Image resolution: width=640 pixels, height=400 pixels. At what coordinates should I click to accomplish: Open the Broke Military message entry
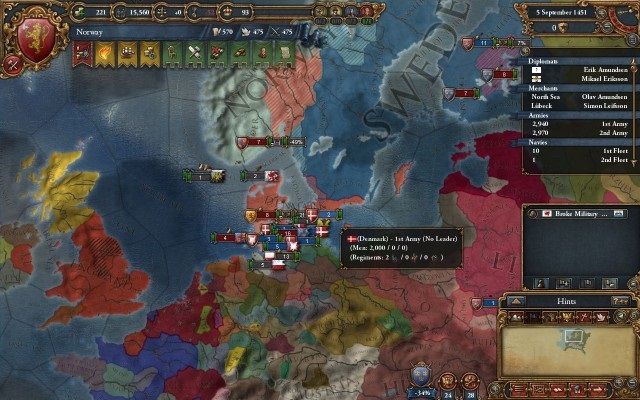click(x=578, y=214)
